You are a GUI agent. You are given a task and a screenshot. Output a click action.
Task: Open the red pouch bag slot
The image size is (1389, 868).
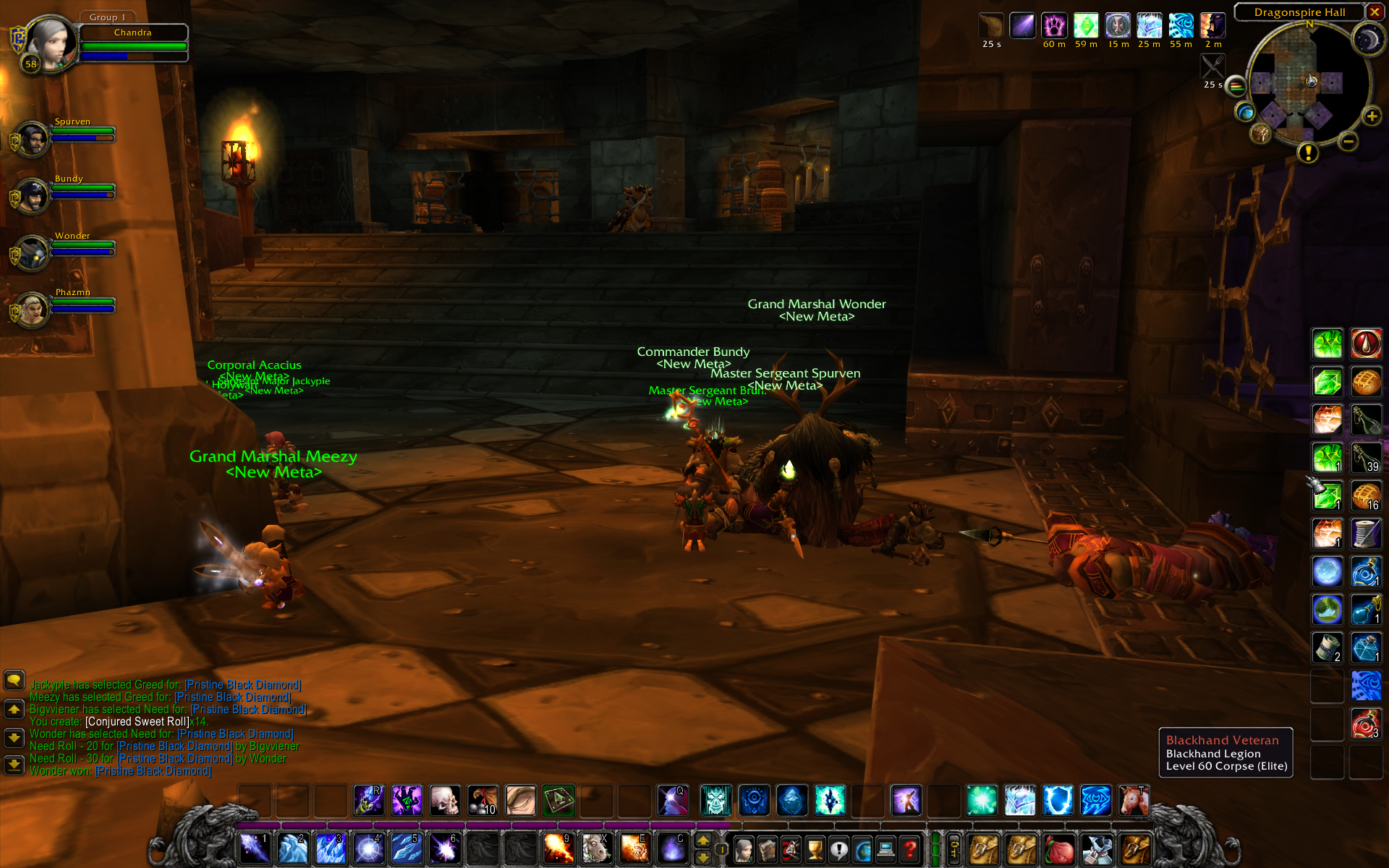pos(1059,849)
